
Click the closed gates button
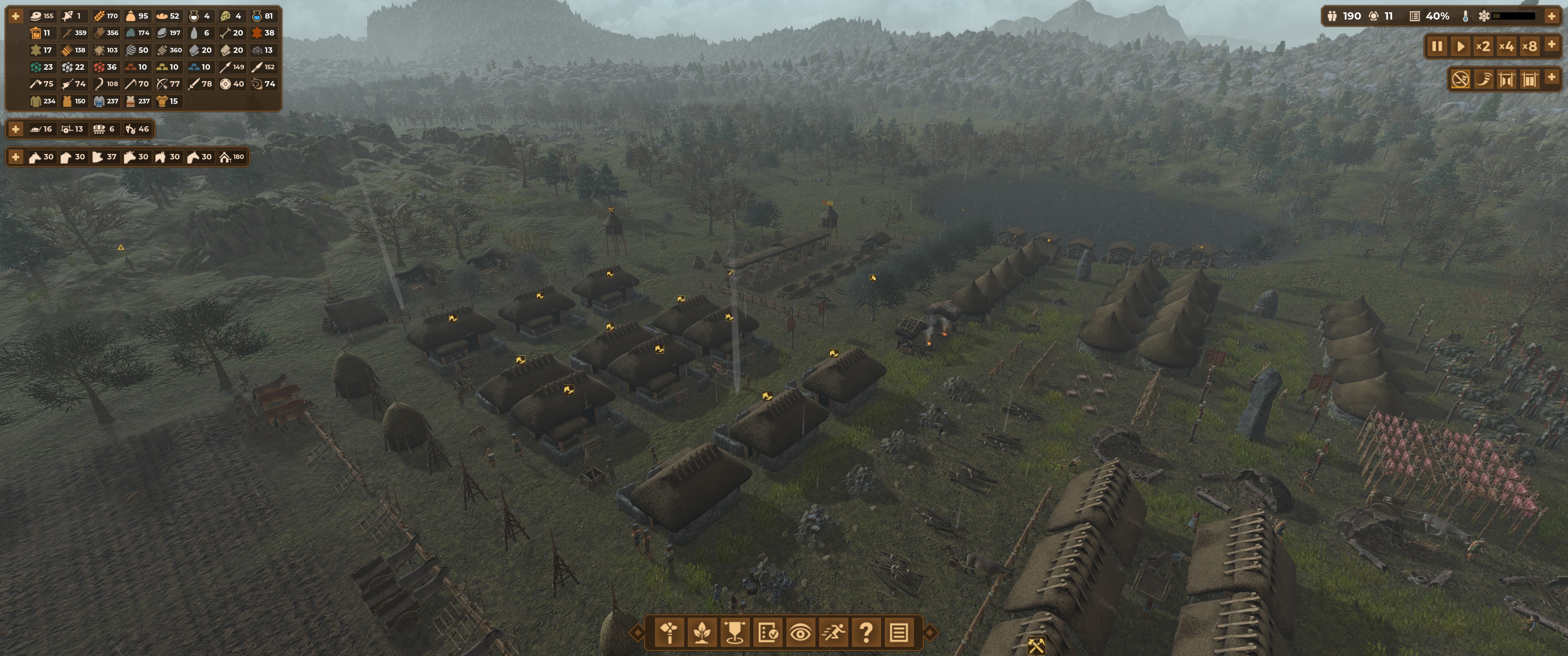[x=1529, y=79]
